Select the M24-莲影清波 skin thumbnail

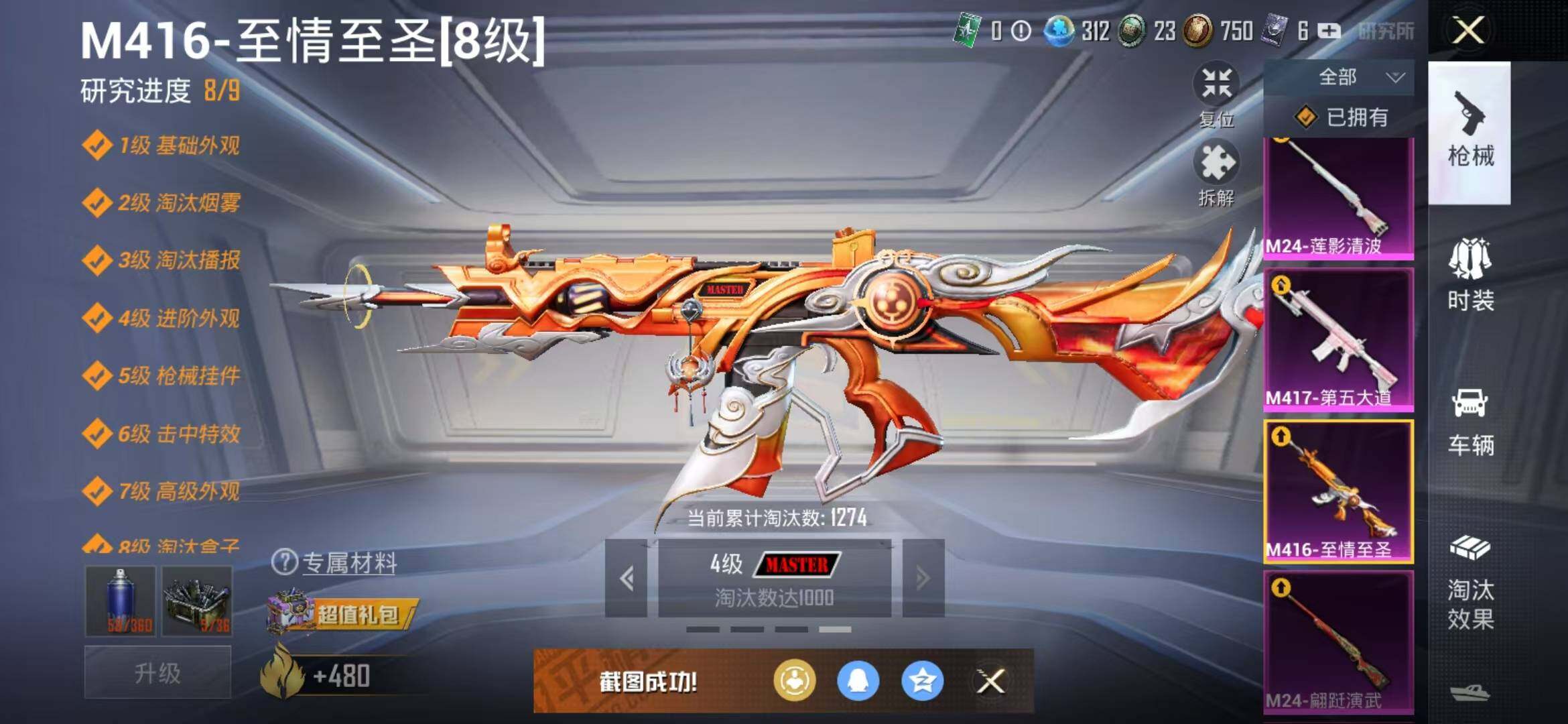[1338, 198]
